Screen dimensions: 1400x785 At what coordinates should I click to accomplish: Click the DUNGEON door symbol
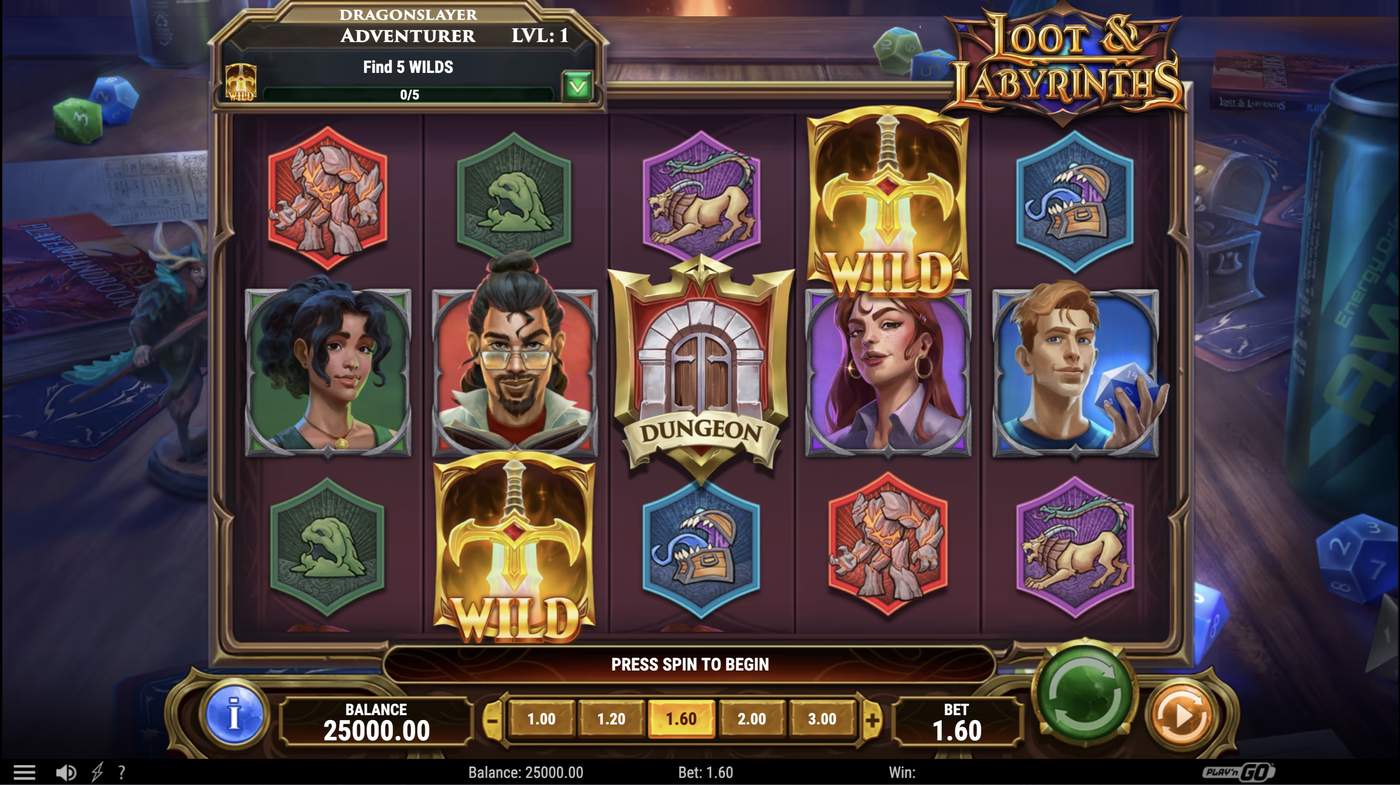coord(702,370)
